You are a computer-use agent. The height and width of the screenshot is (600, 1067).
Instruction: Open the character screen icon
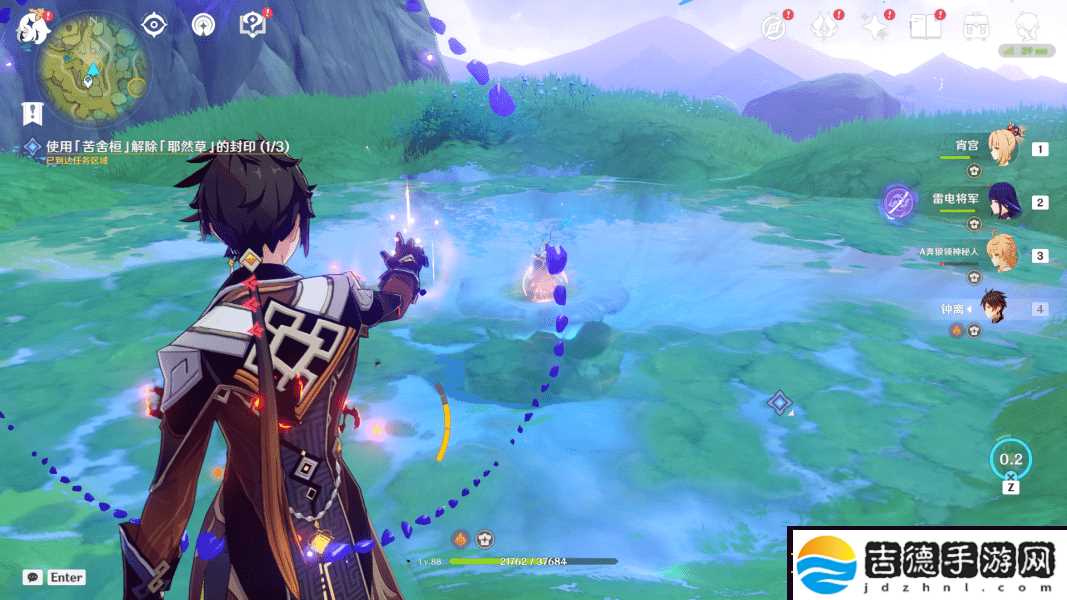click(1027, 27)
